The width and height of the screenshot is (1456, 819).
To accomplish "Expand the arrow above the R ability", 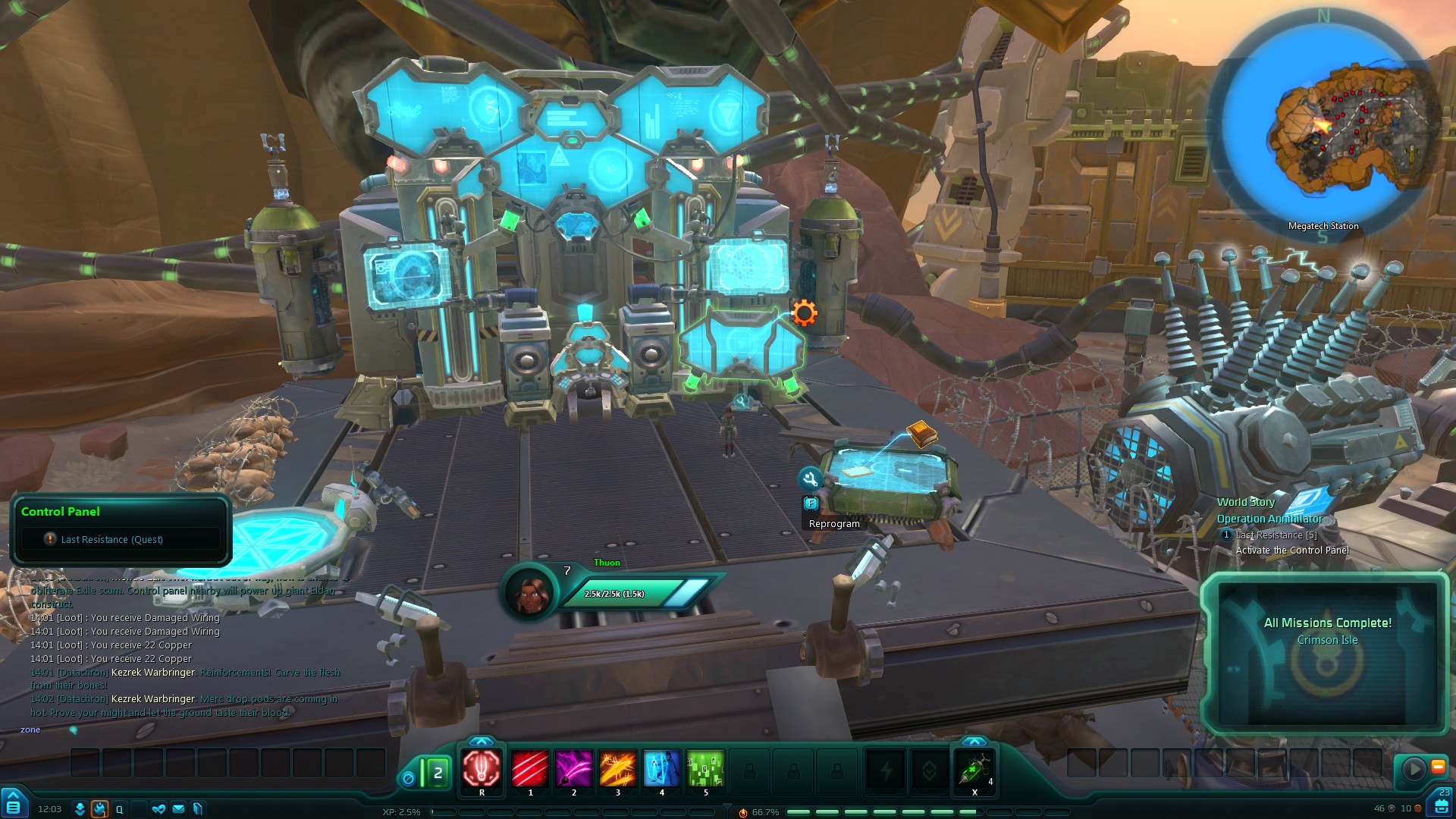I will 482,741.
